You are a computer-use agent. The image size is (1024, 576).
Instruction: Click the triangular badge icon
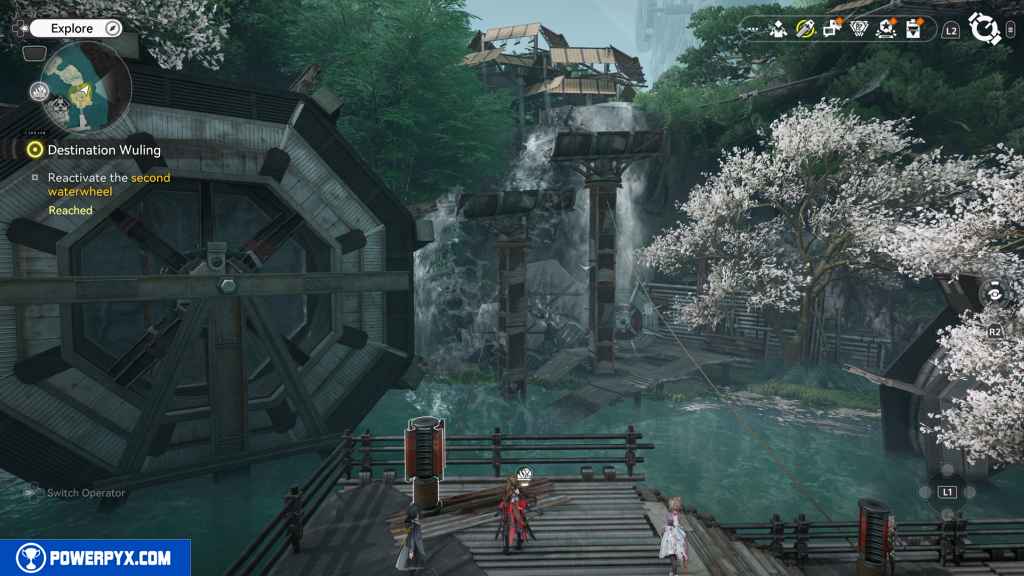click(x=858, y=29)
